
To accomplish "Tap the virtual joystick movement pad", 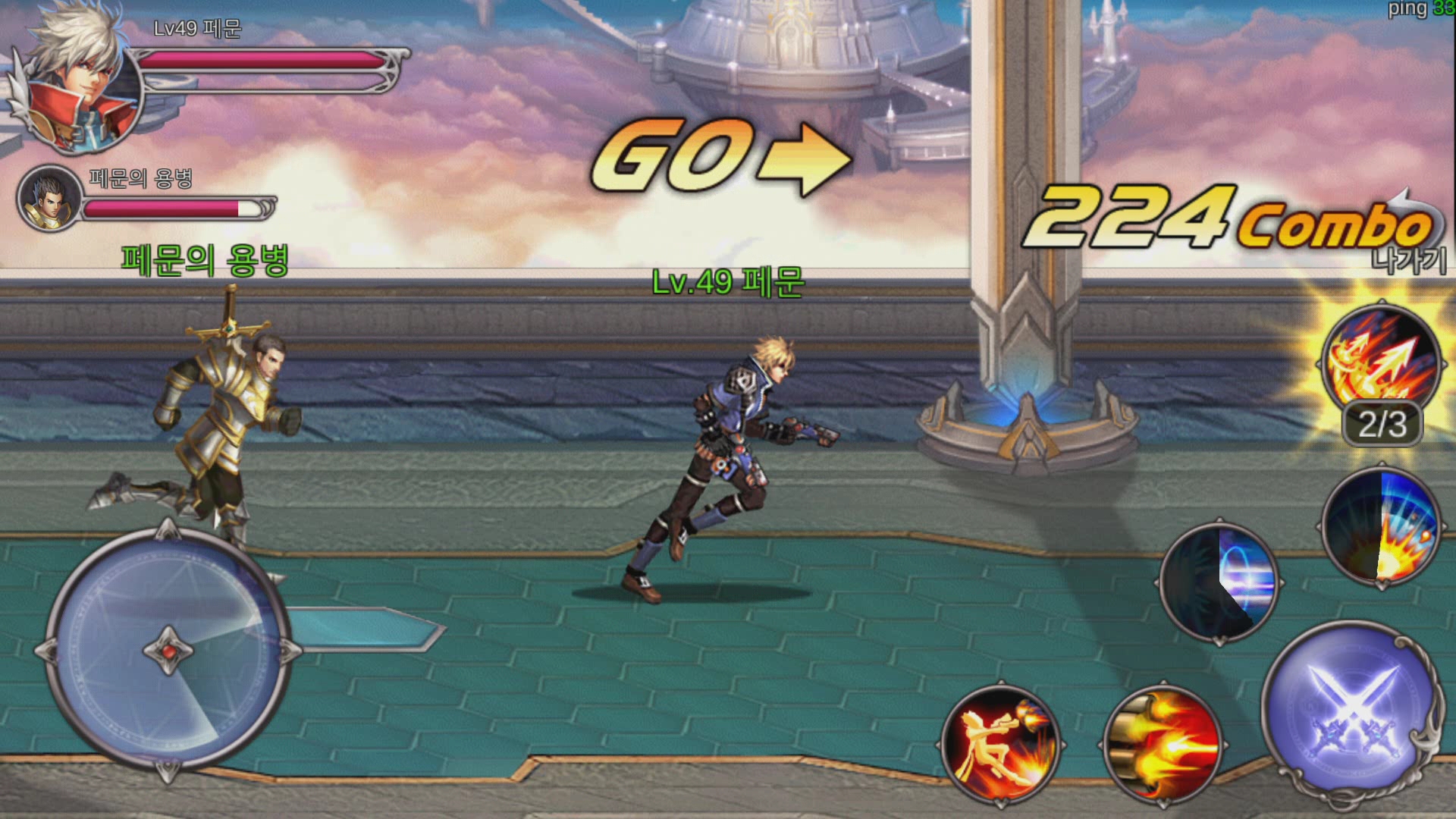I will 168,651.
